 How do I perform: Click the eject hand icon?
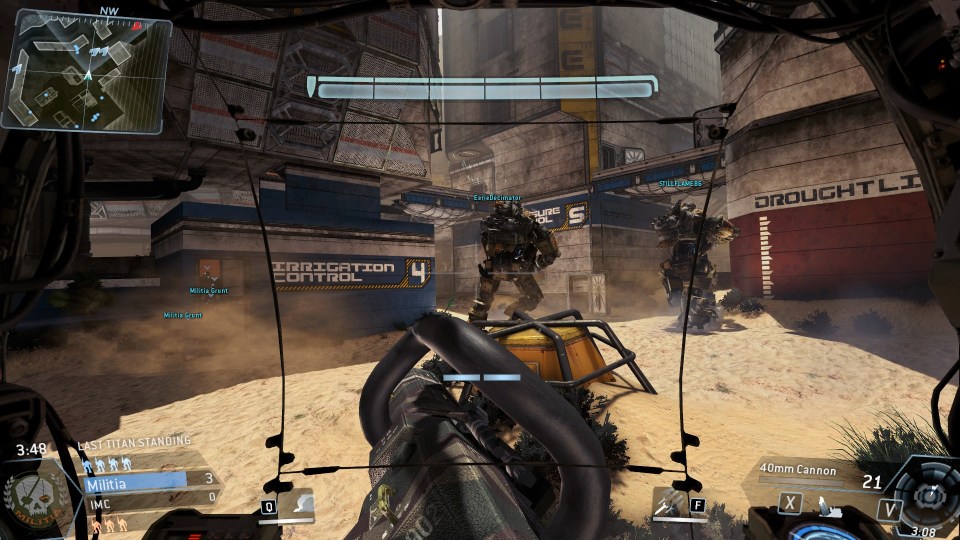tap(825, 505)
